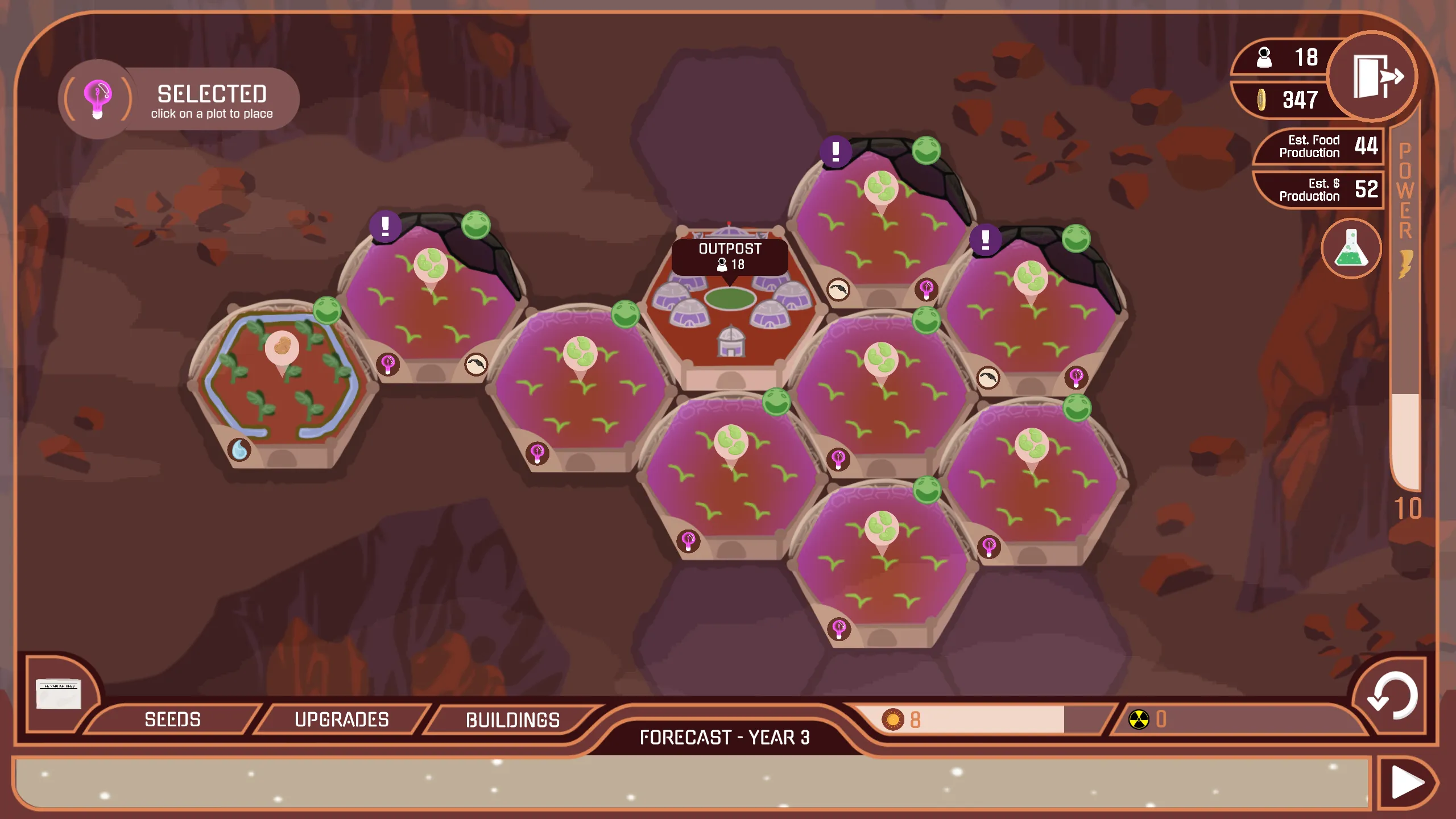Undo the last action with the circular arrow
Viewport: 1456px width, 819px height.
pyautogui.click(x=1391, y=695)
